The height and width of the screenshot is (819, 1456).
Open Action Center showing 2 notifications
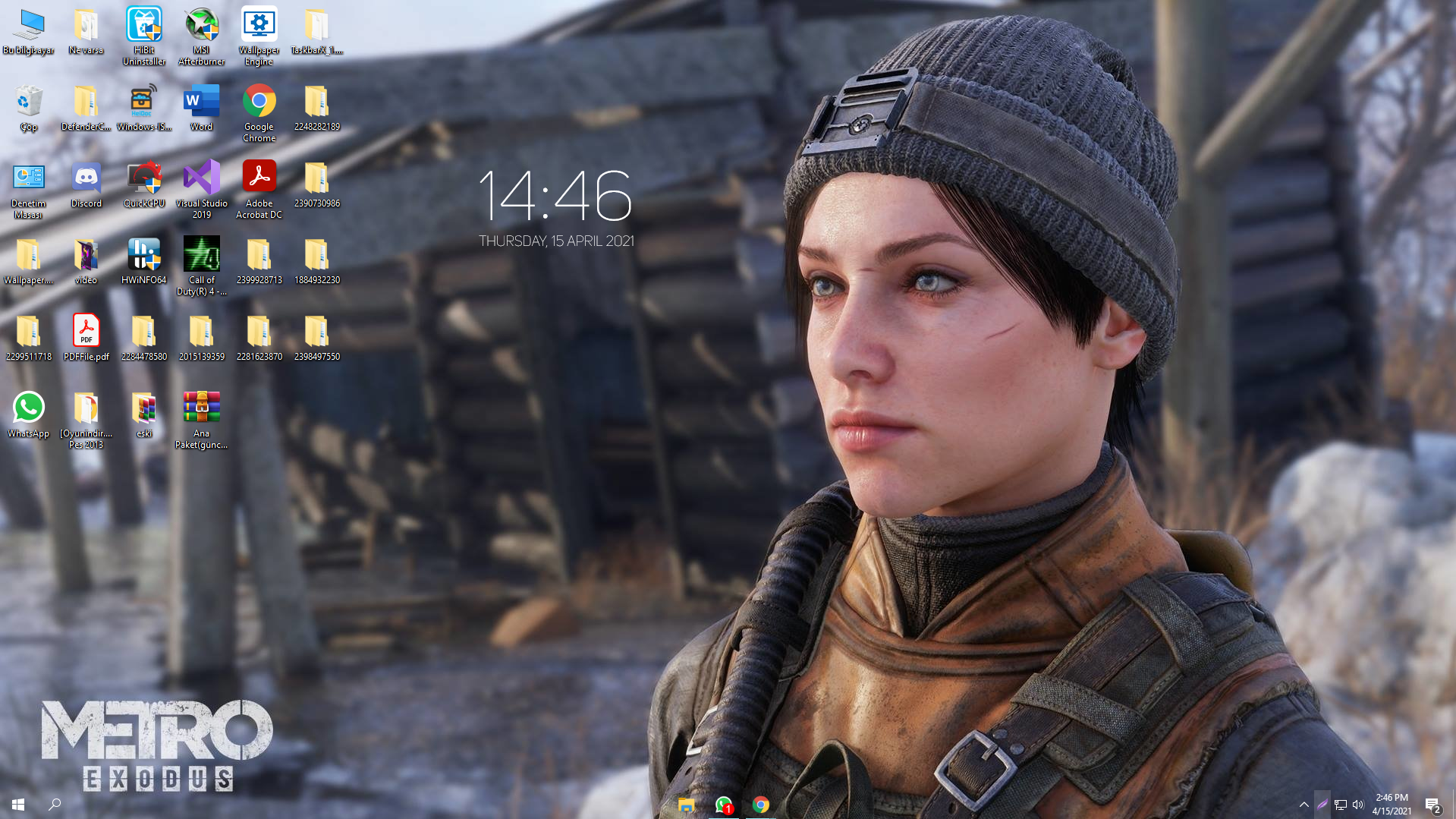(x=1434, y=805)
